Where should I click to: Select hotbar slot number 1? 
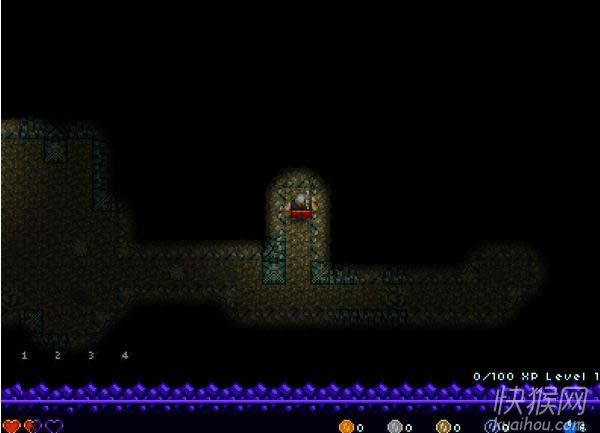[x=24, y=355]
